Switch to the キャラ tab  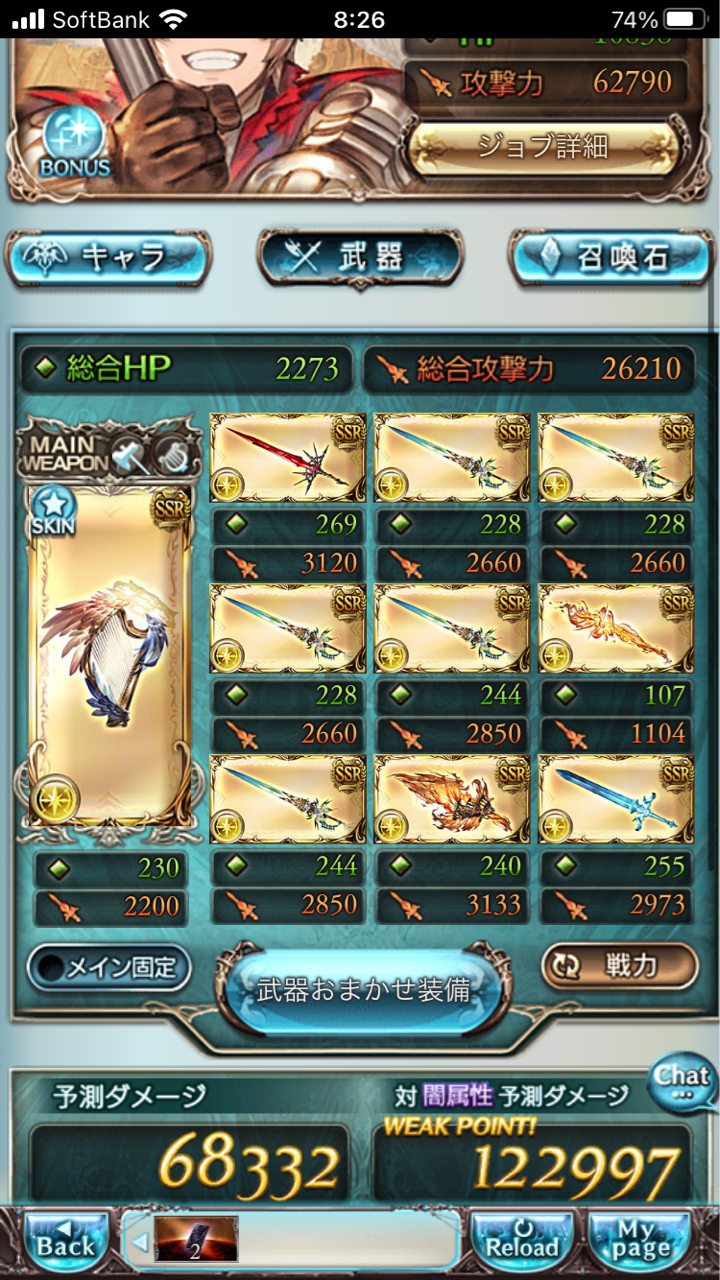coord(109,258)
